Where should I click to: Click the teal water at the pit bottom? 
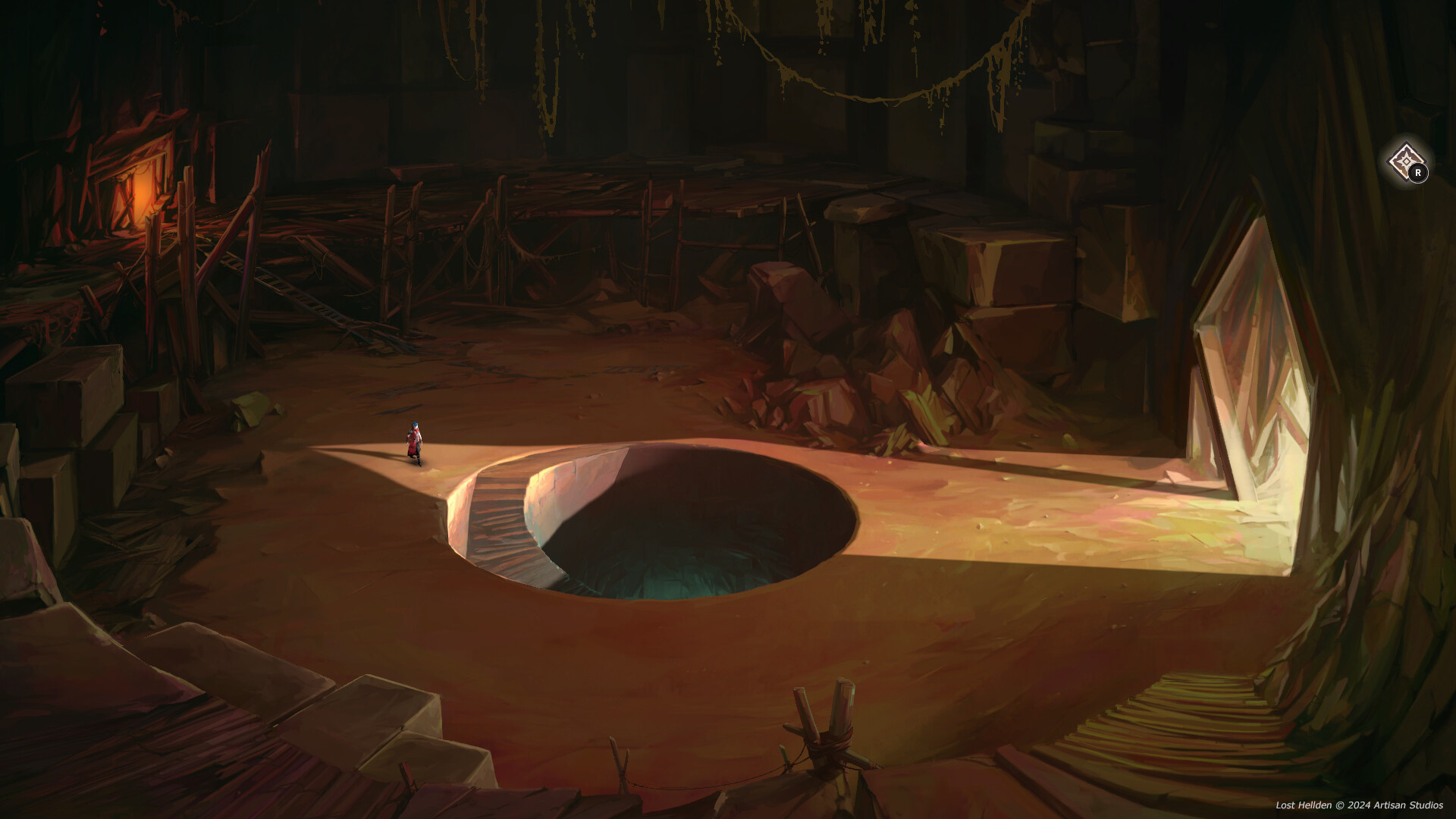(675, 573)
